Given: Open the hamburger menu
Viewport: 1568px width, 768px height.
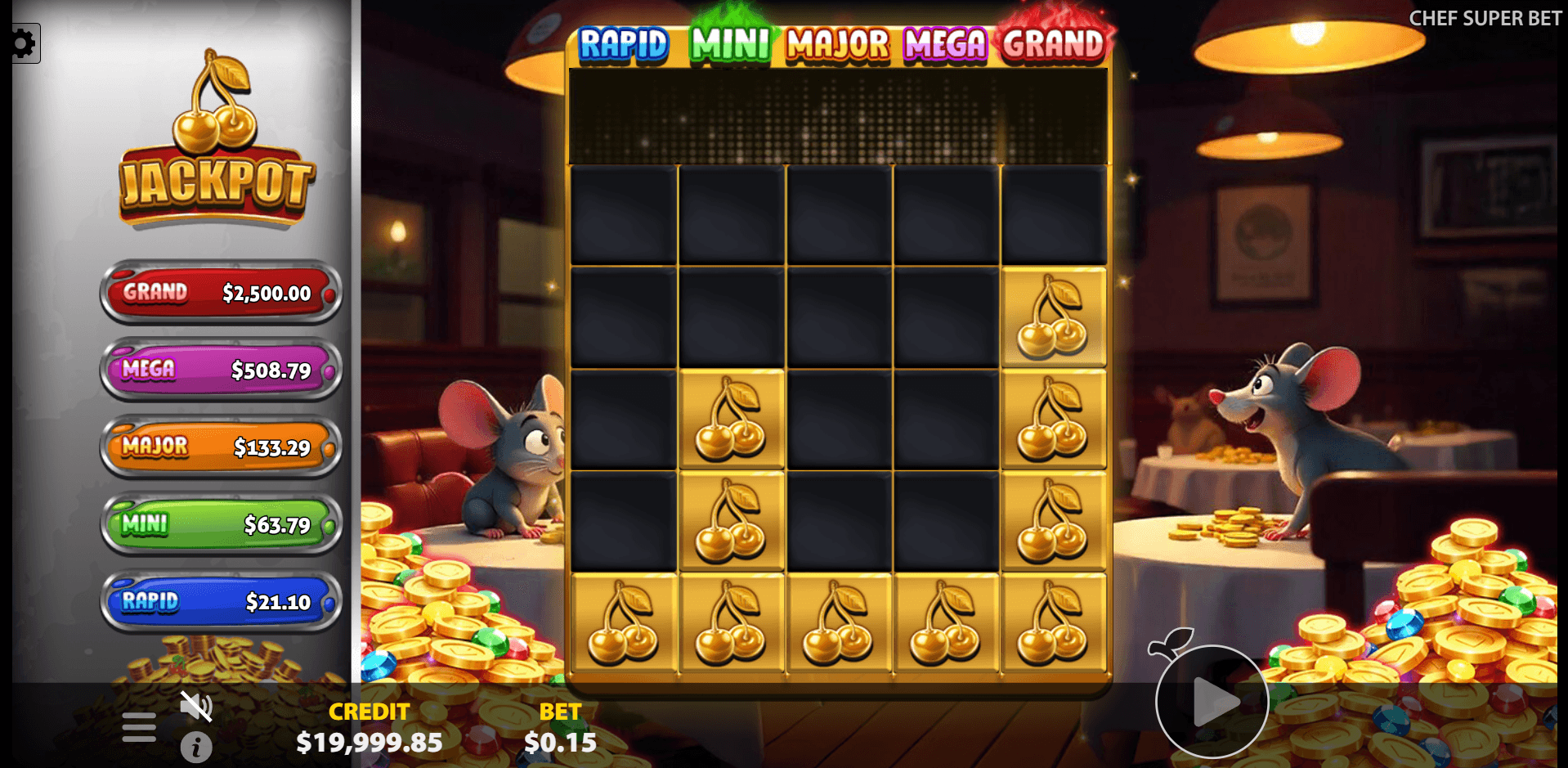Looking at the screenshot, I should click(x=137, y=725).
